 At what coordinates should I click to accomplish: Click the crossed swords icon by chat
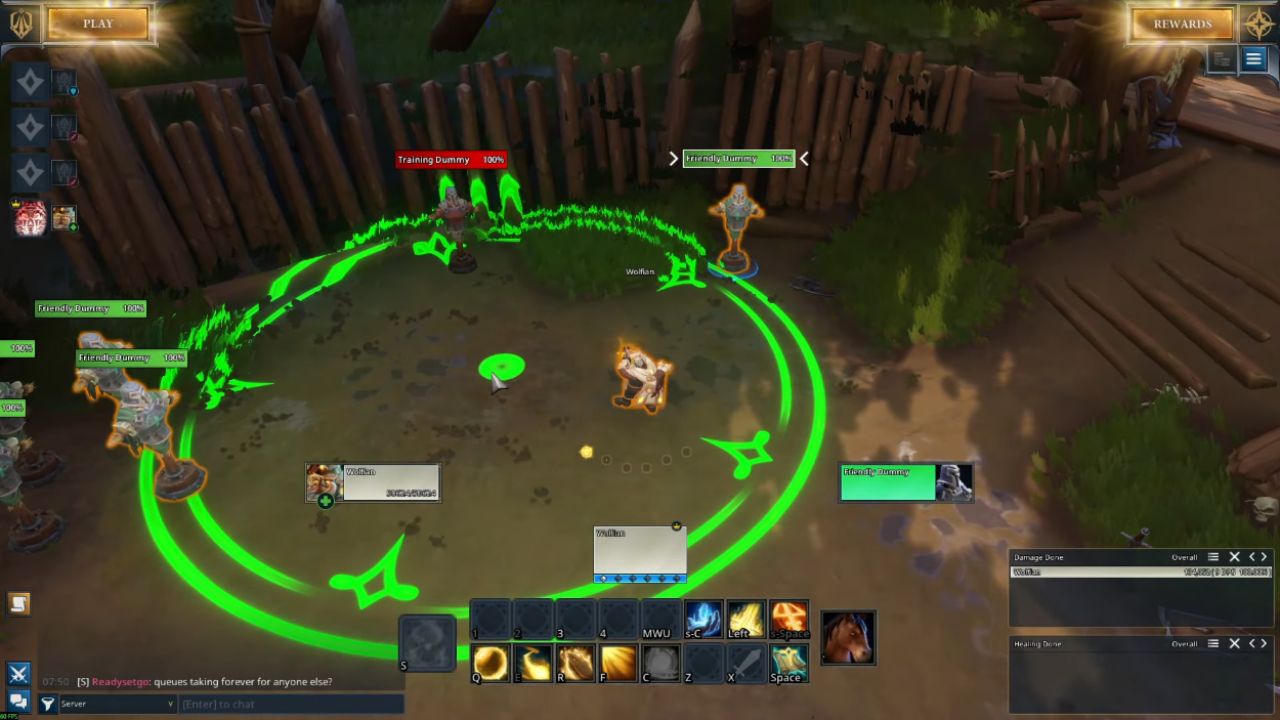click(x=18, y=674)
